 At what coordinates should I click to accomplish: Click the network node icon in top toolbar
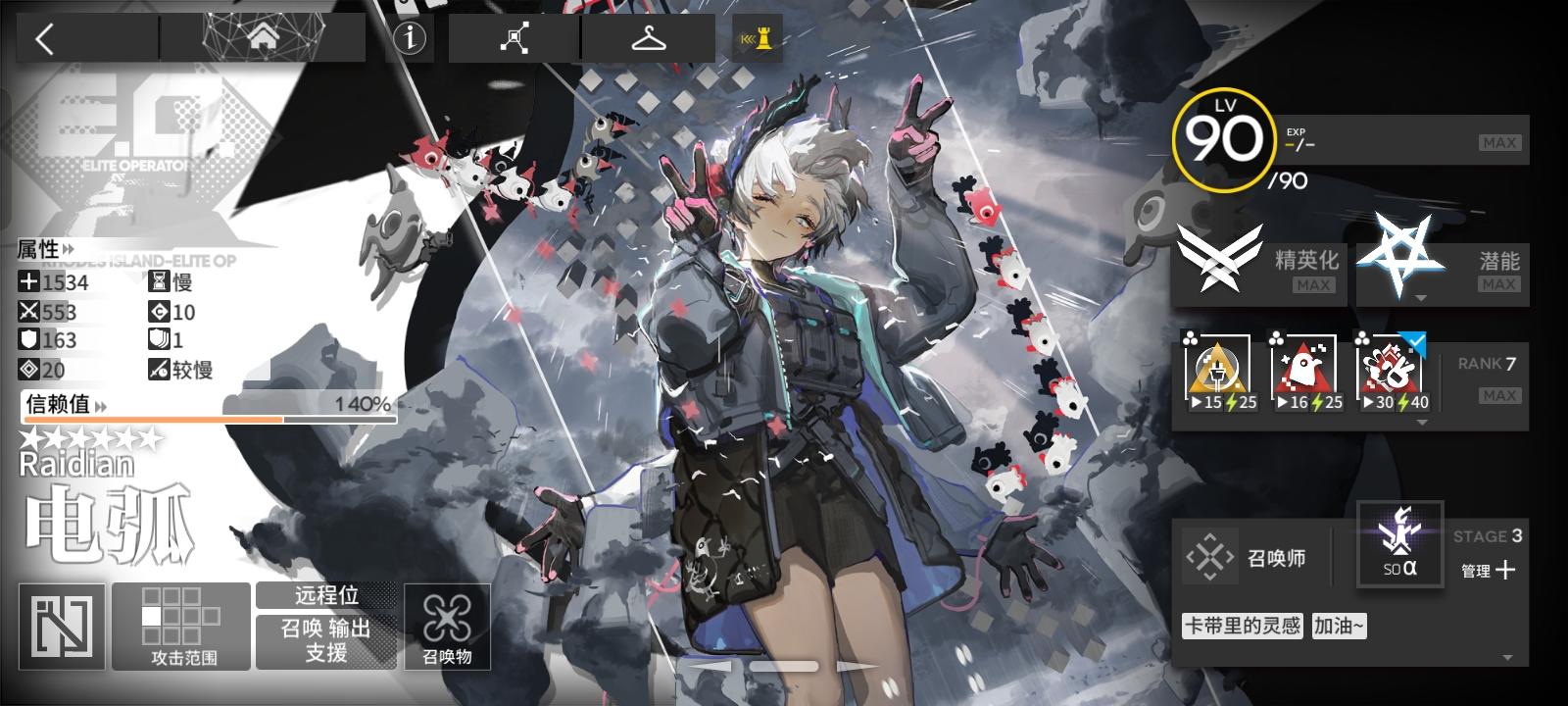click(x=514, y=37)
